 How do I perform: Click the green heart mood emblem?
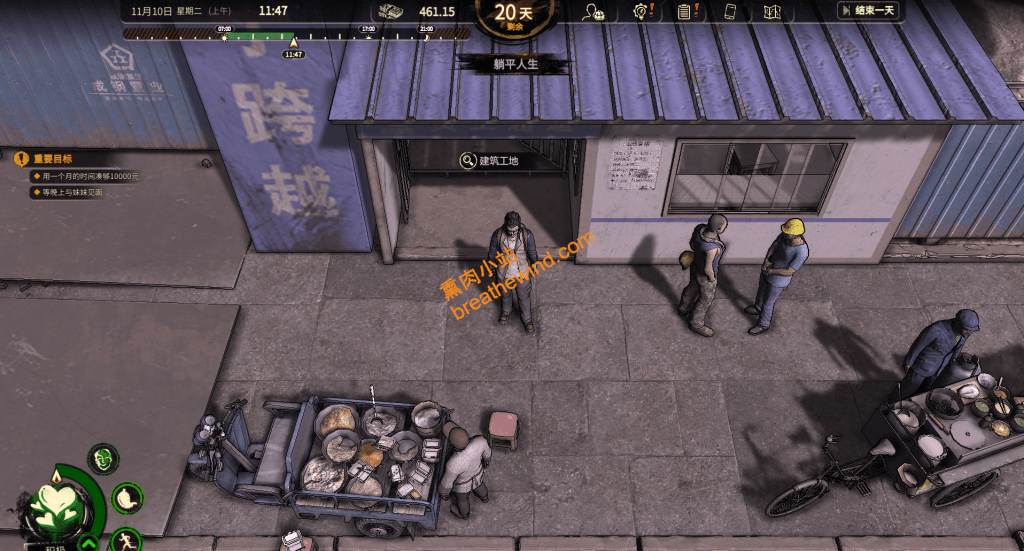(x=55, y=507)
